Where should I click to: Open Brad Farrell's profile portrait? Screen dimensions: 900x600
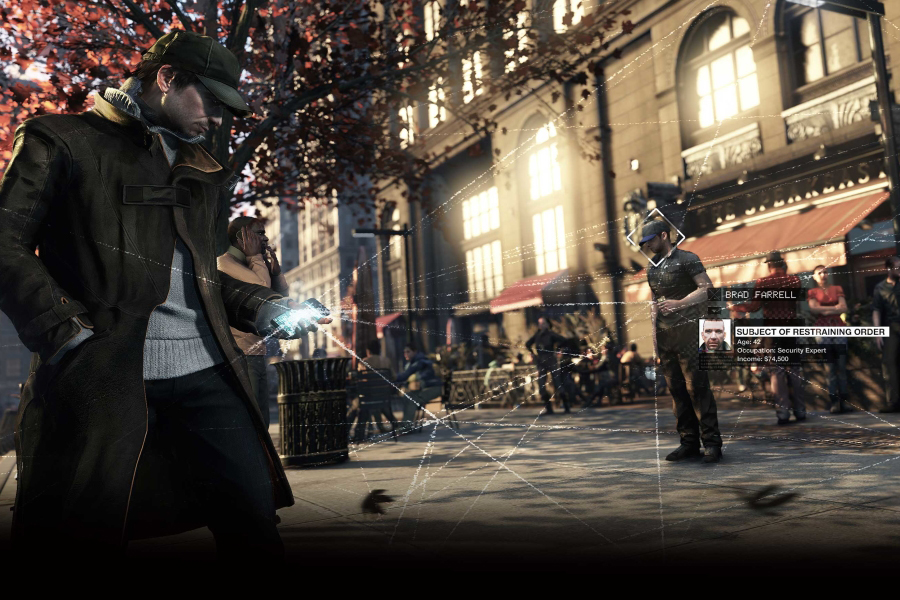pos(715,335)
